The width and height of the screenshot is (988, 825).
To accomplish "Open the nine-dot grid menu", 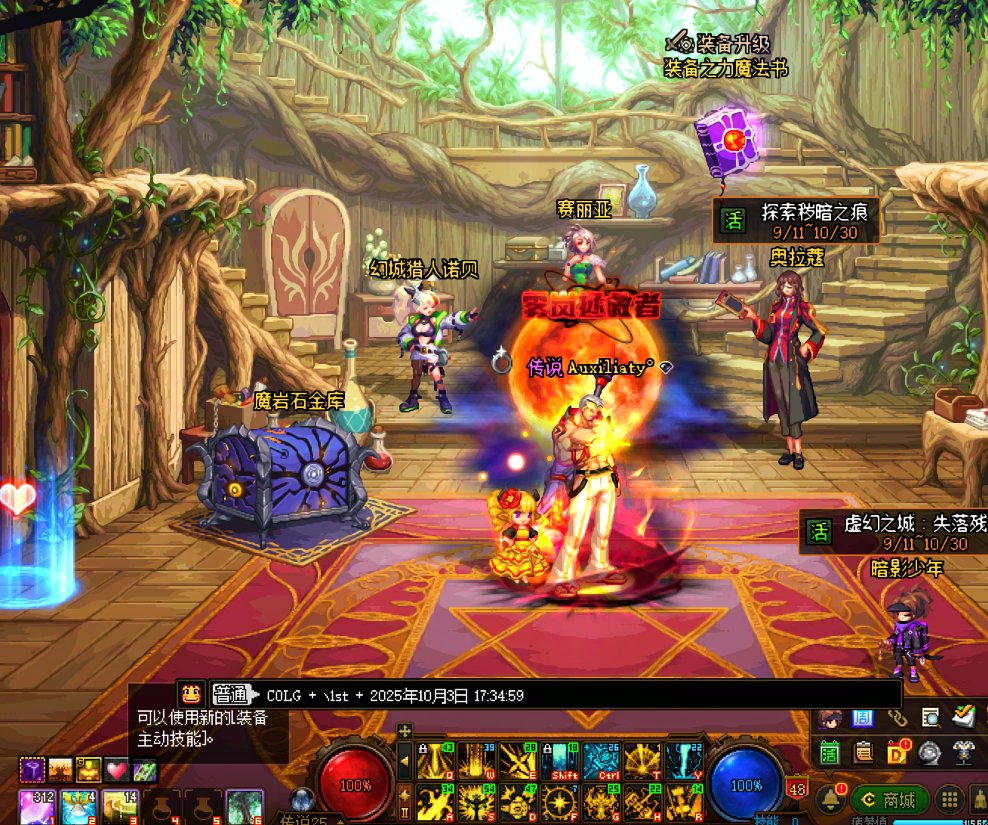I will (x=949, y=800).
